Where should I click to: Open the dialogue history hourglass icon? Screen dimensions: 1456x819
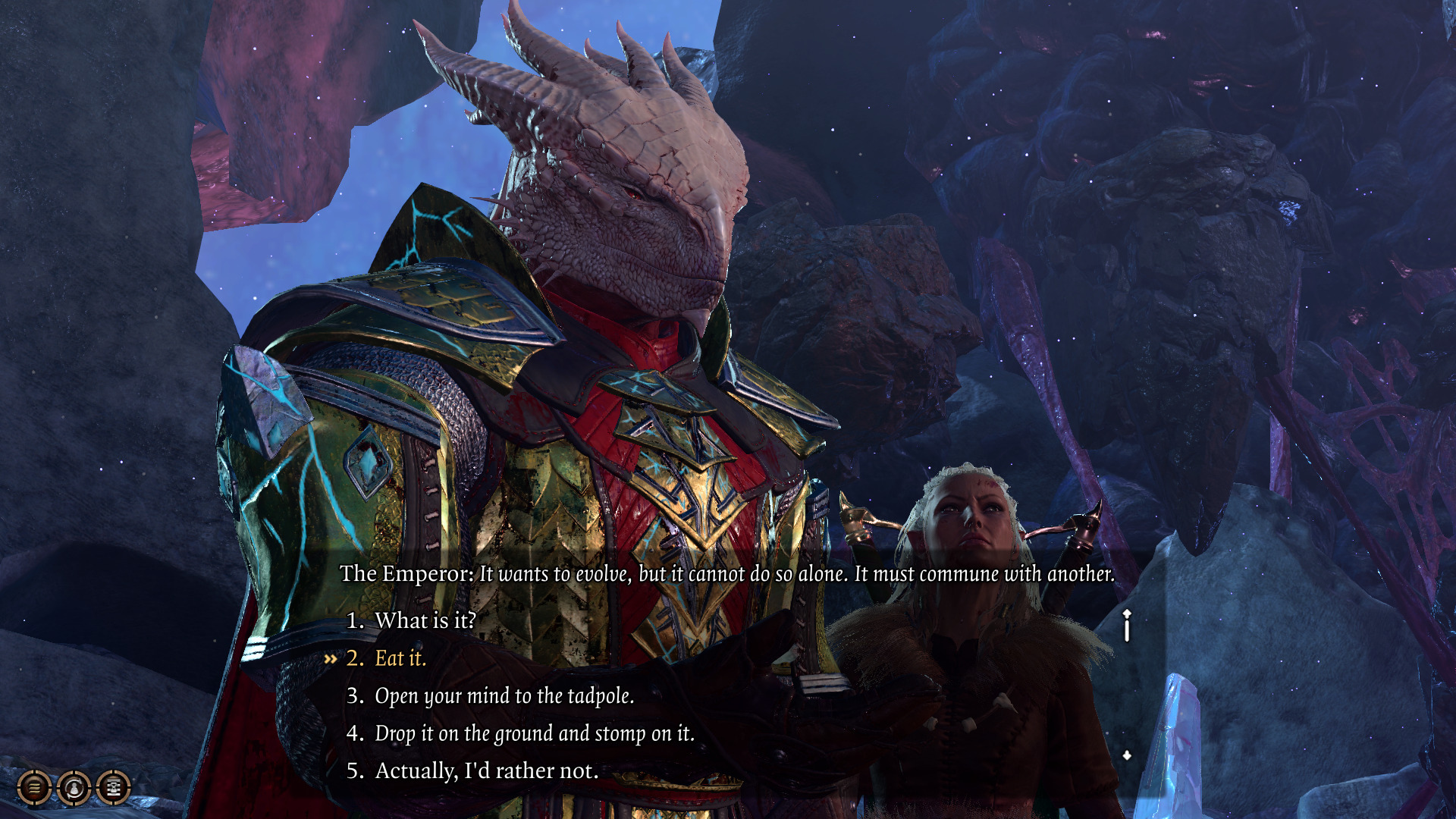tap(114, 788)
